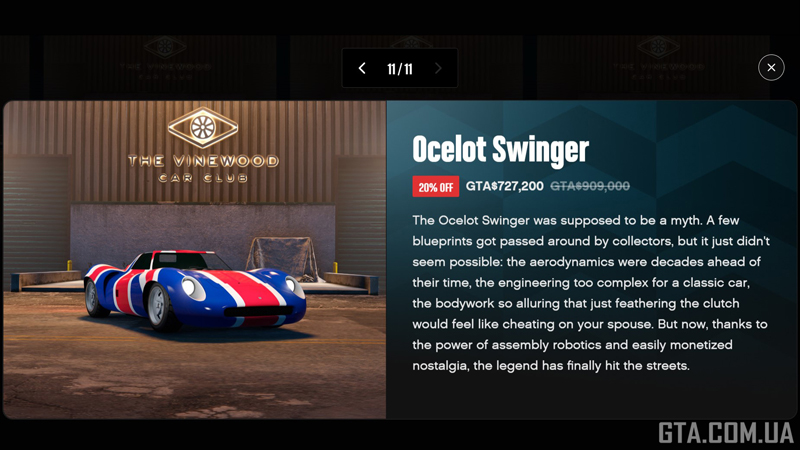This screenshot has width=800, height=450.
Task: Enlarge the Ocelot Swinger car image
Action: pyautogui.click(x=195, y=260)
